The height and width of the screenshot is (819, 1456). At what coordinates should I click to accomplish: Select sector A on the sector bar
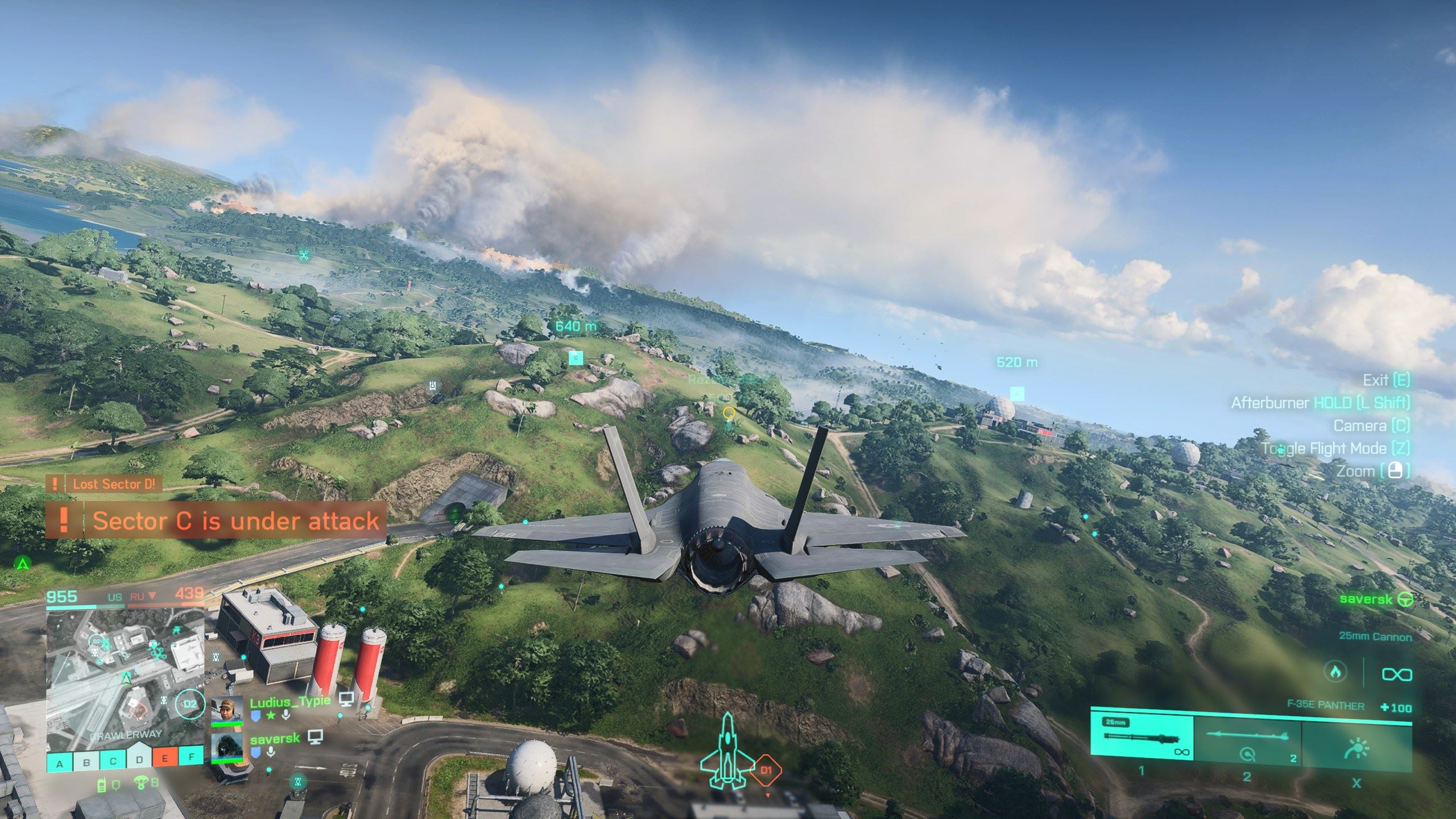pyautogui.click(x=60, y=763)
